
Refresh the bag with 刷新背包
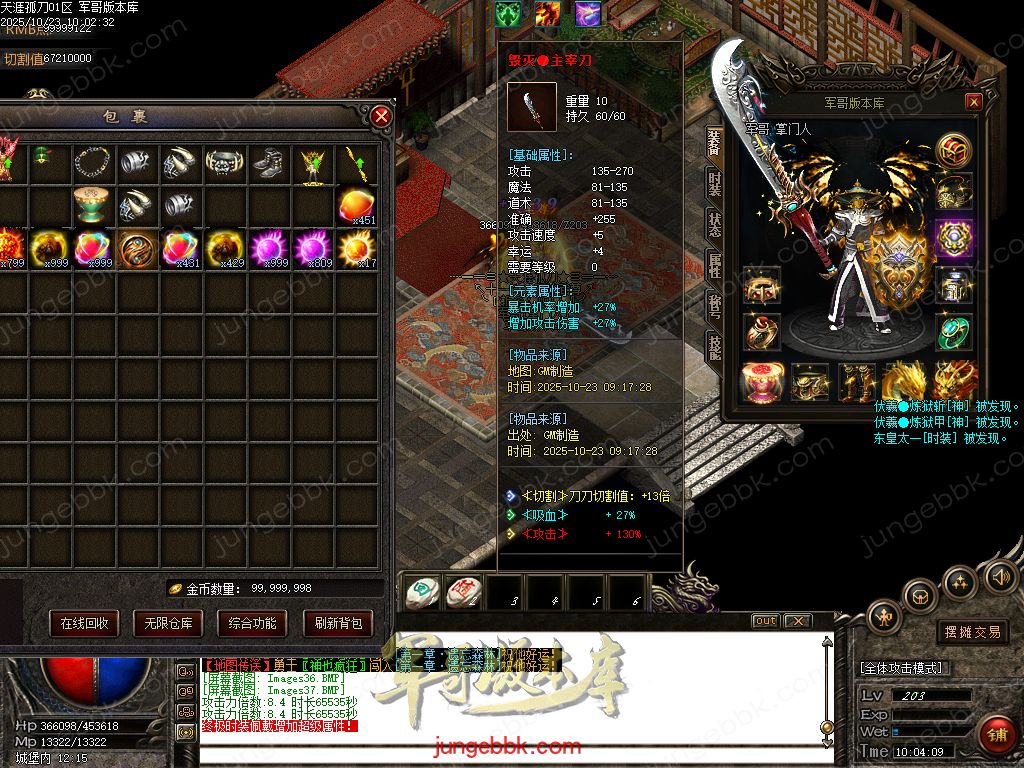(337, 623)
